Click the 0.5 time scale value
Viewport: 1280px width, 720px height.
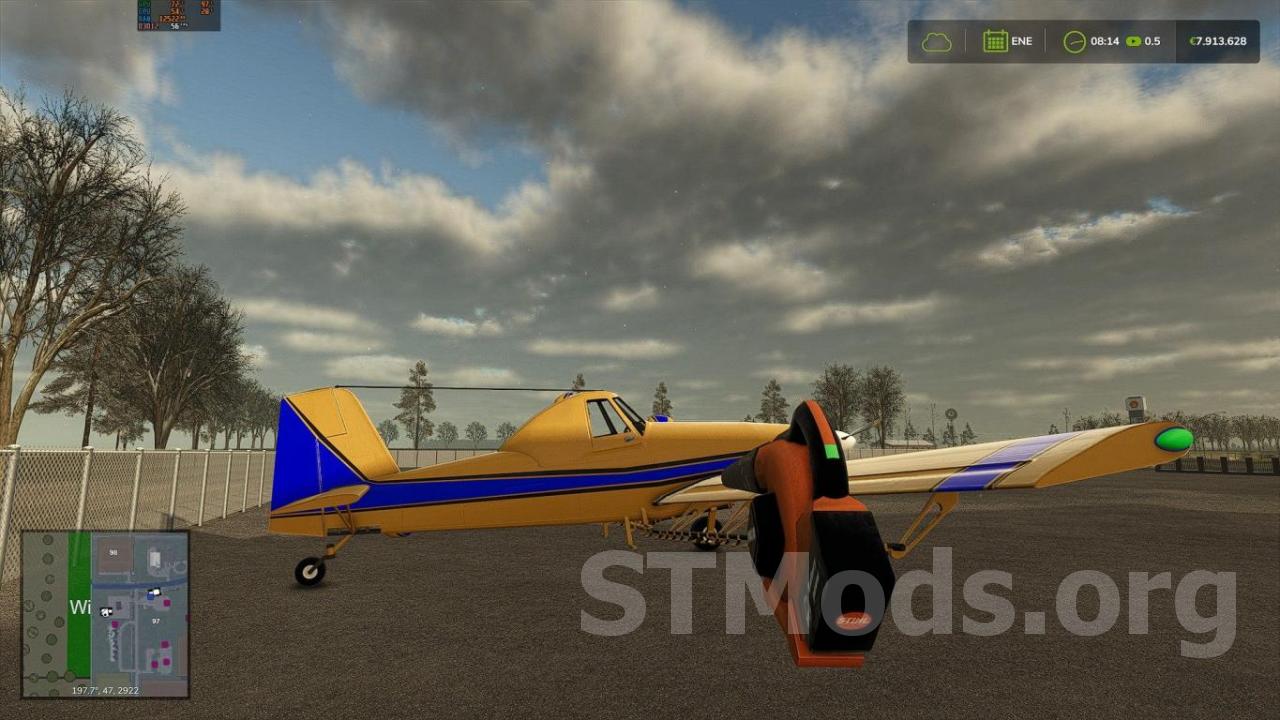tap(1152, 41)
